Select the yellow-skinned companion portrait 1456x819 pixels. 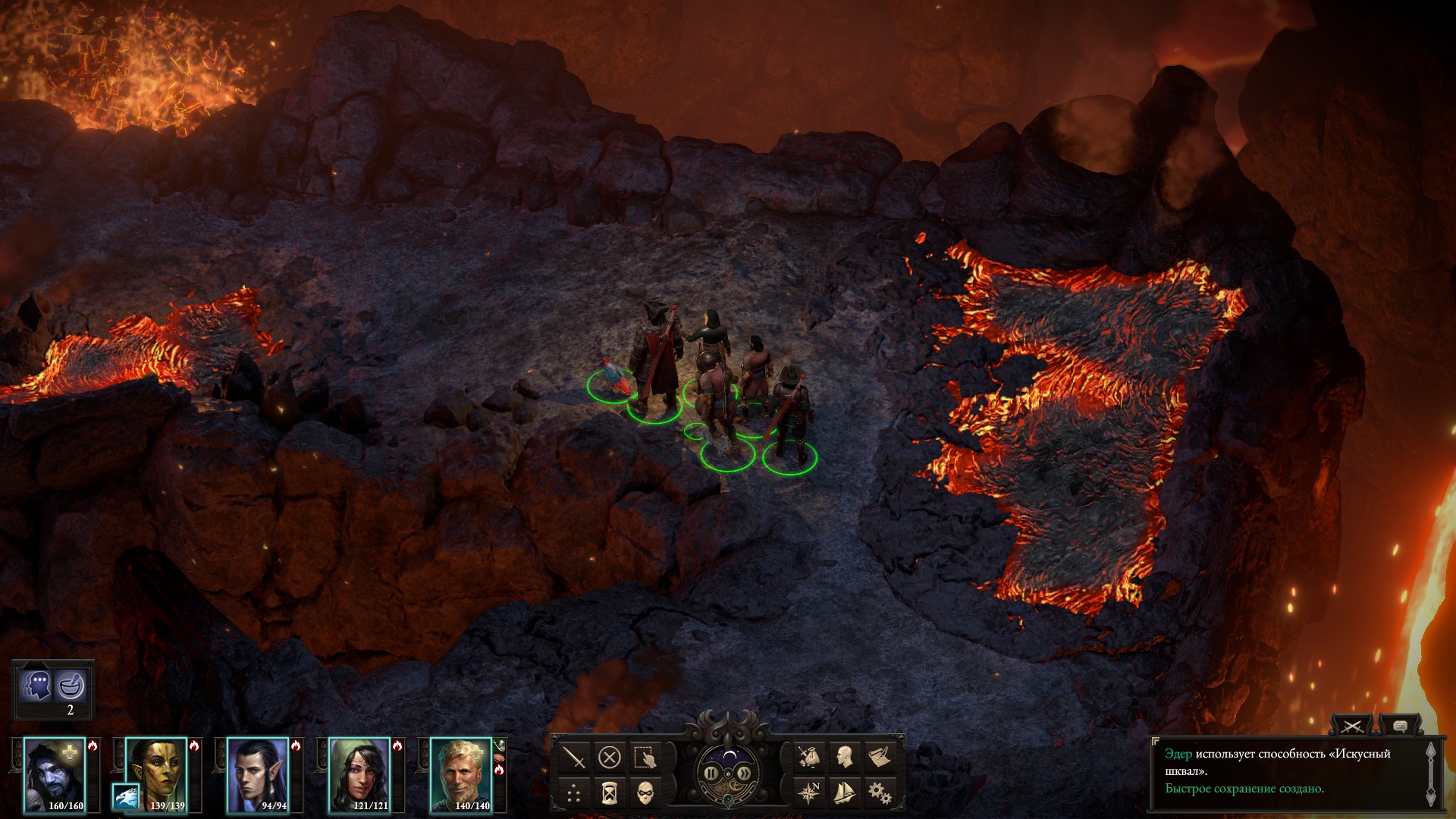click(x=156, y=774)
